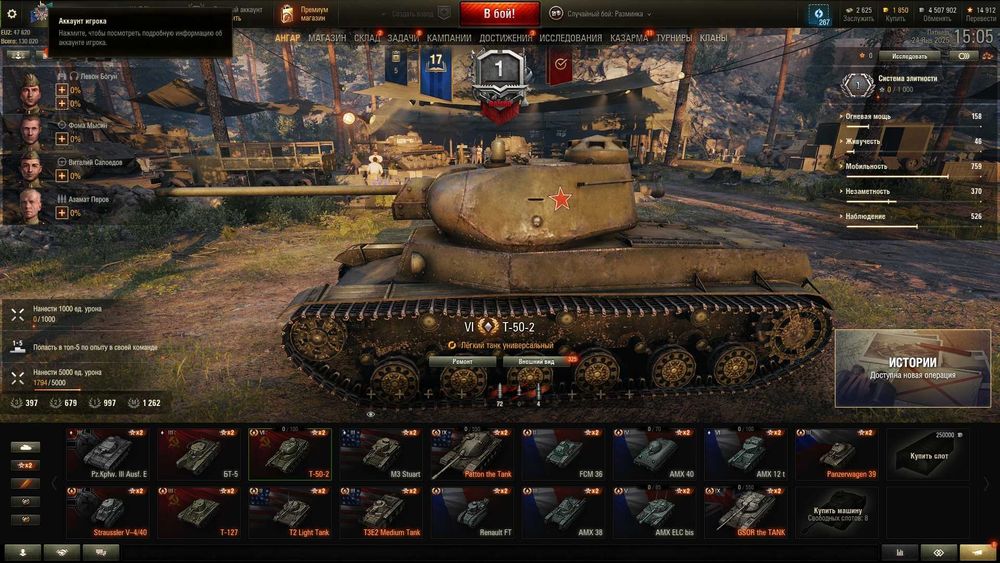
Task: Open the ЗАДАЧИ tab
Action: [403, 38]
